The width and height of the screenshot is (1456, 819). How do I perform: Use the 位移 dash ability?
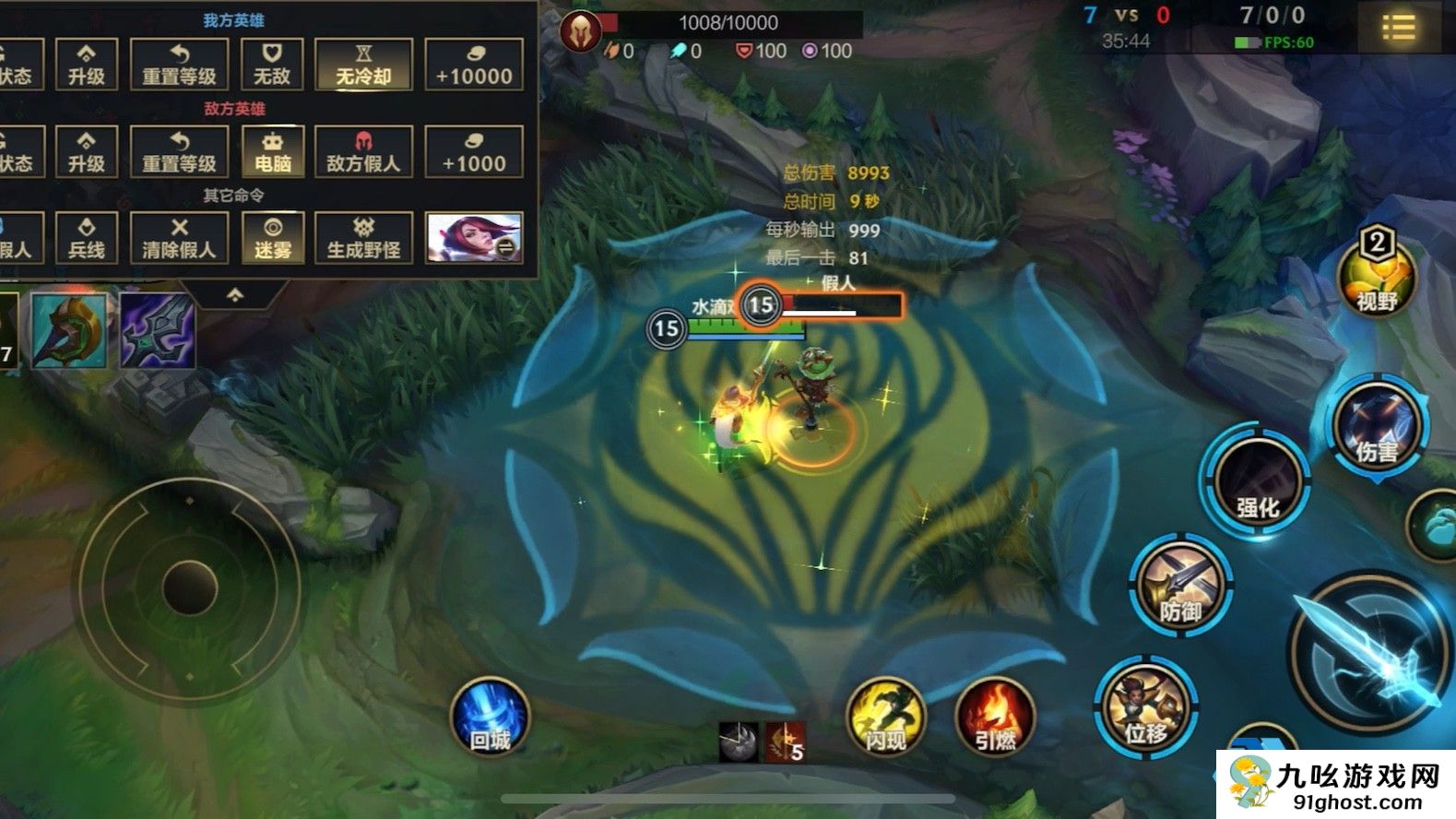coord(1145,708)
